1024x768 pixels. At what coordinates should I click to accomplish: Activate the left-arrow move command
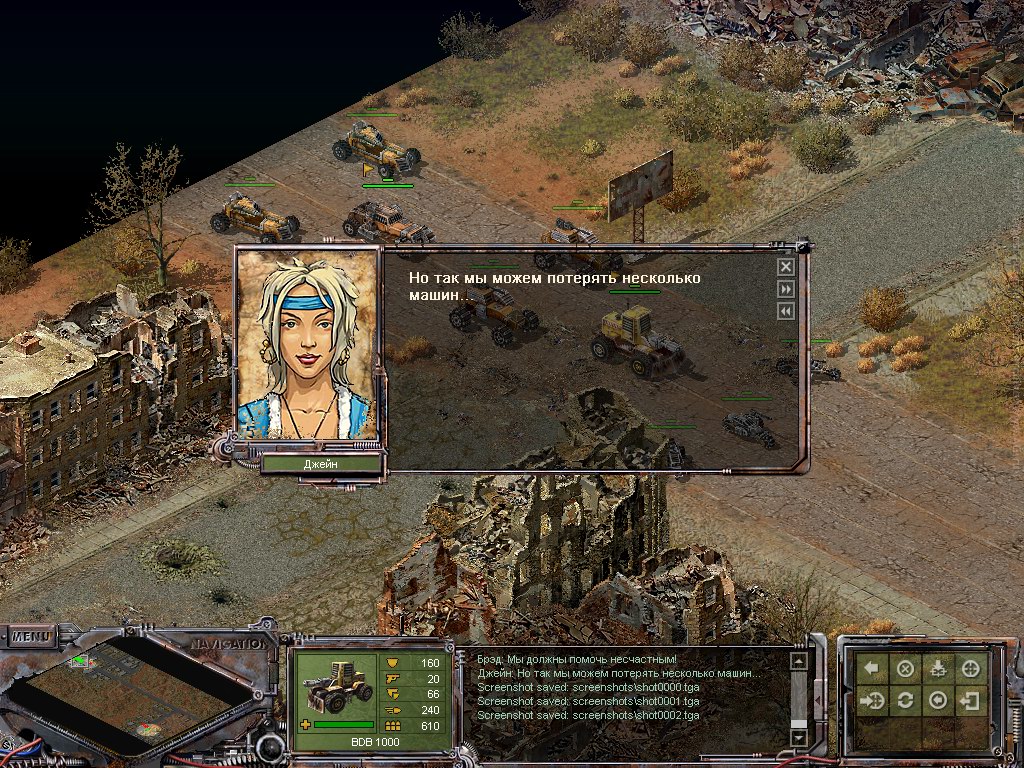(x=872, y=669)
